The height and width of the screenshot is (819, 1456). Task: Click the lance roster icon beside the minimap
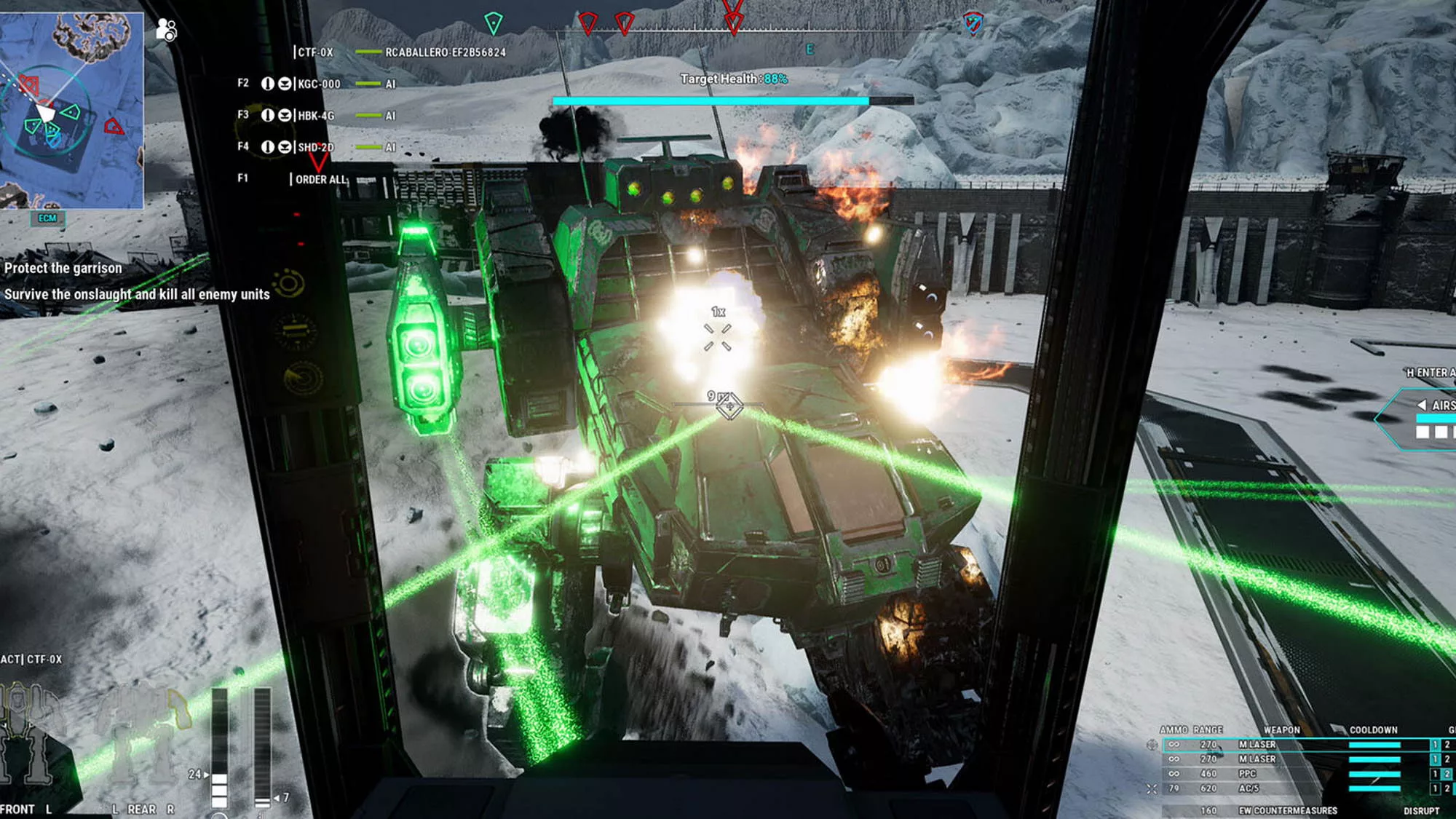[167, 30]
